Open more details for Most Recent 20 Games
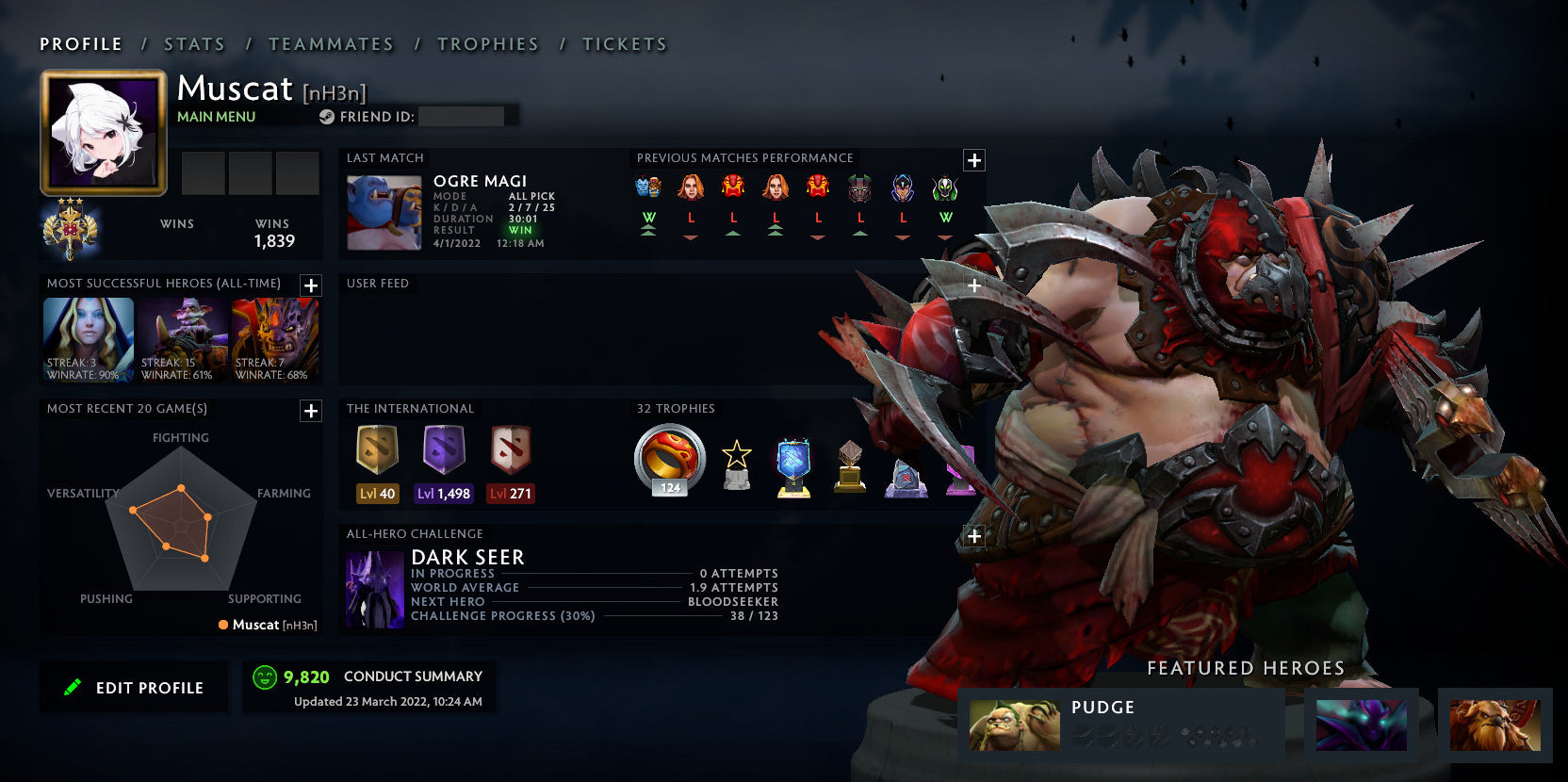This screenshot has width=1568, height=782. pos(310,411)
